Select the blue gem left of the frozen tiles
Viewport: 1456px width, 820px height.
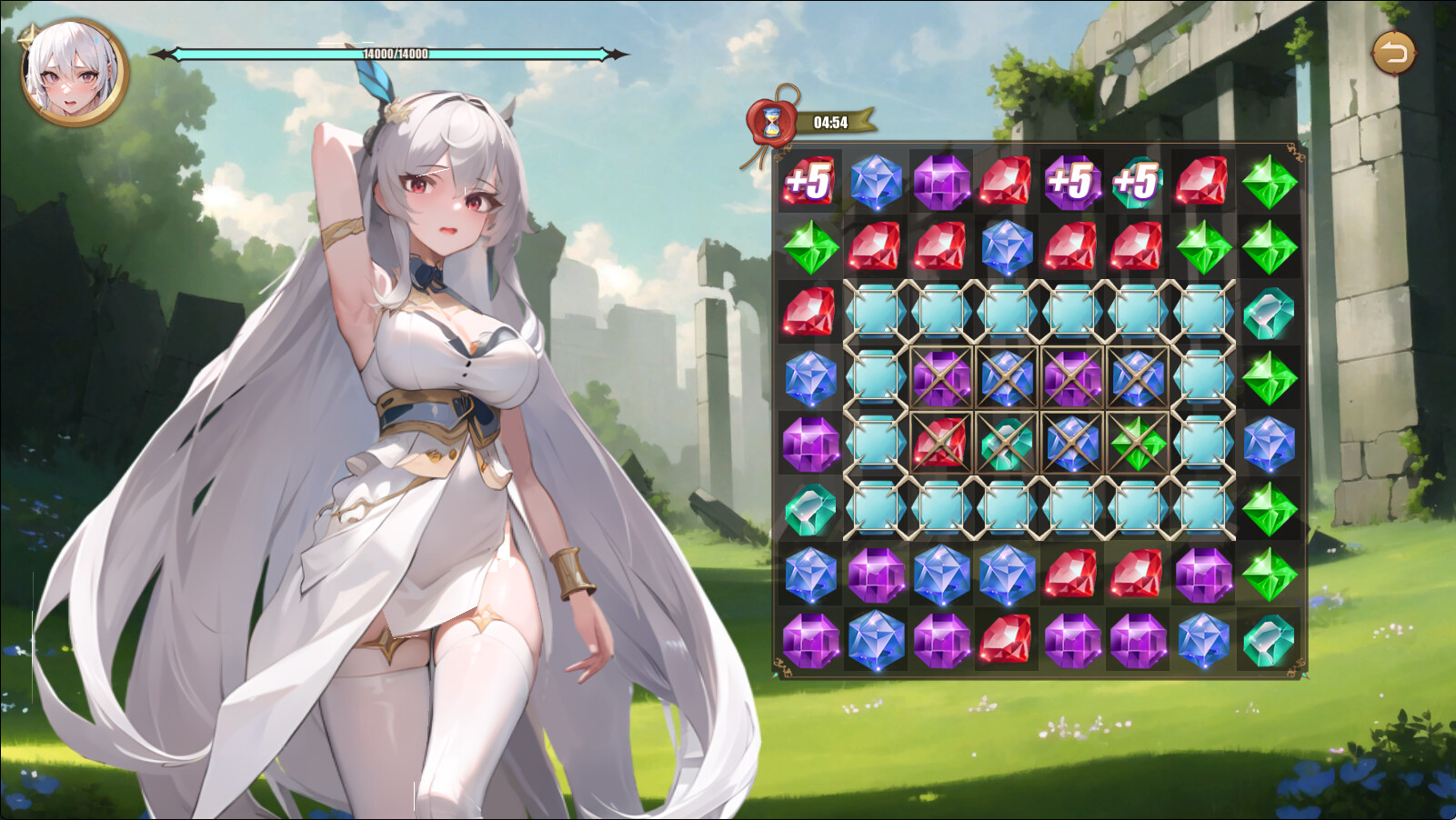(809, 380)
